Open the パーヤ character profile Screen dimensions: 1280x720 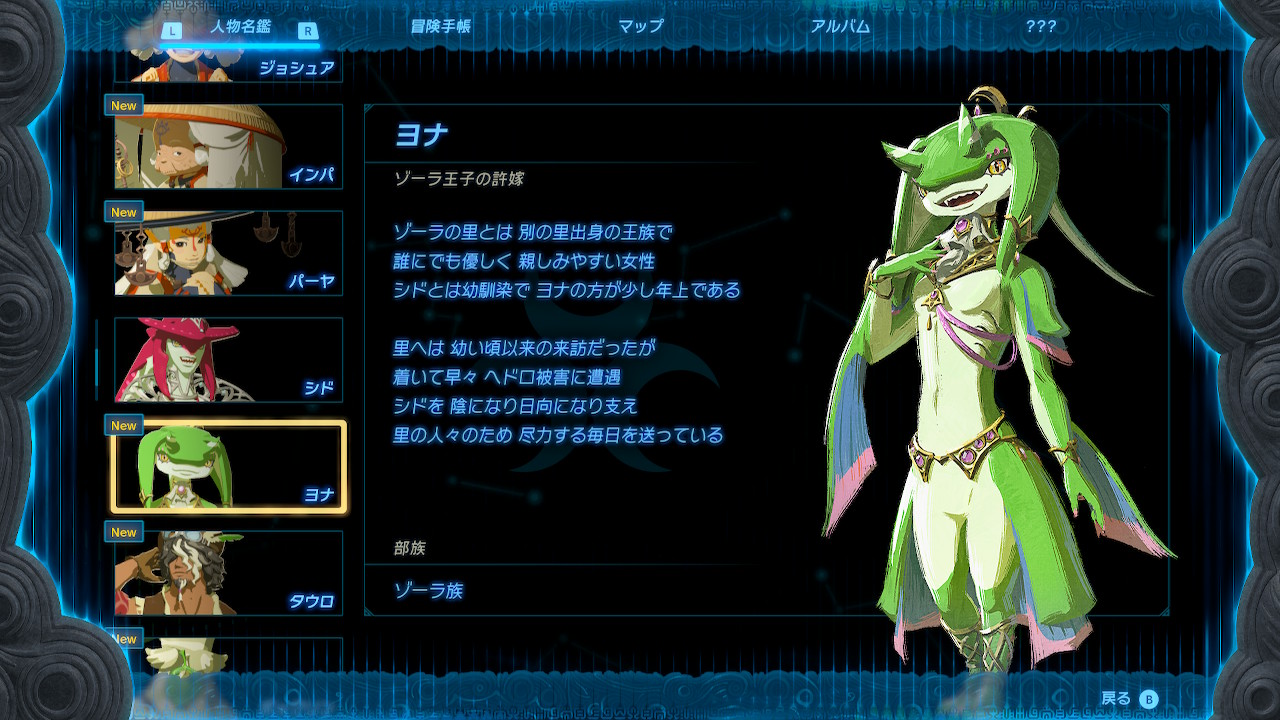229,253
